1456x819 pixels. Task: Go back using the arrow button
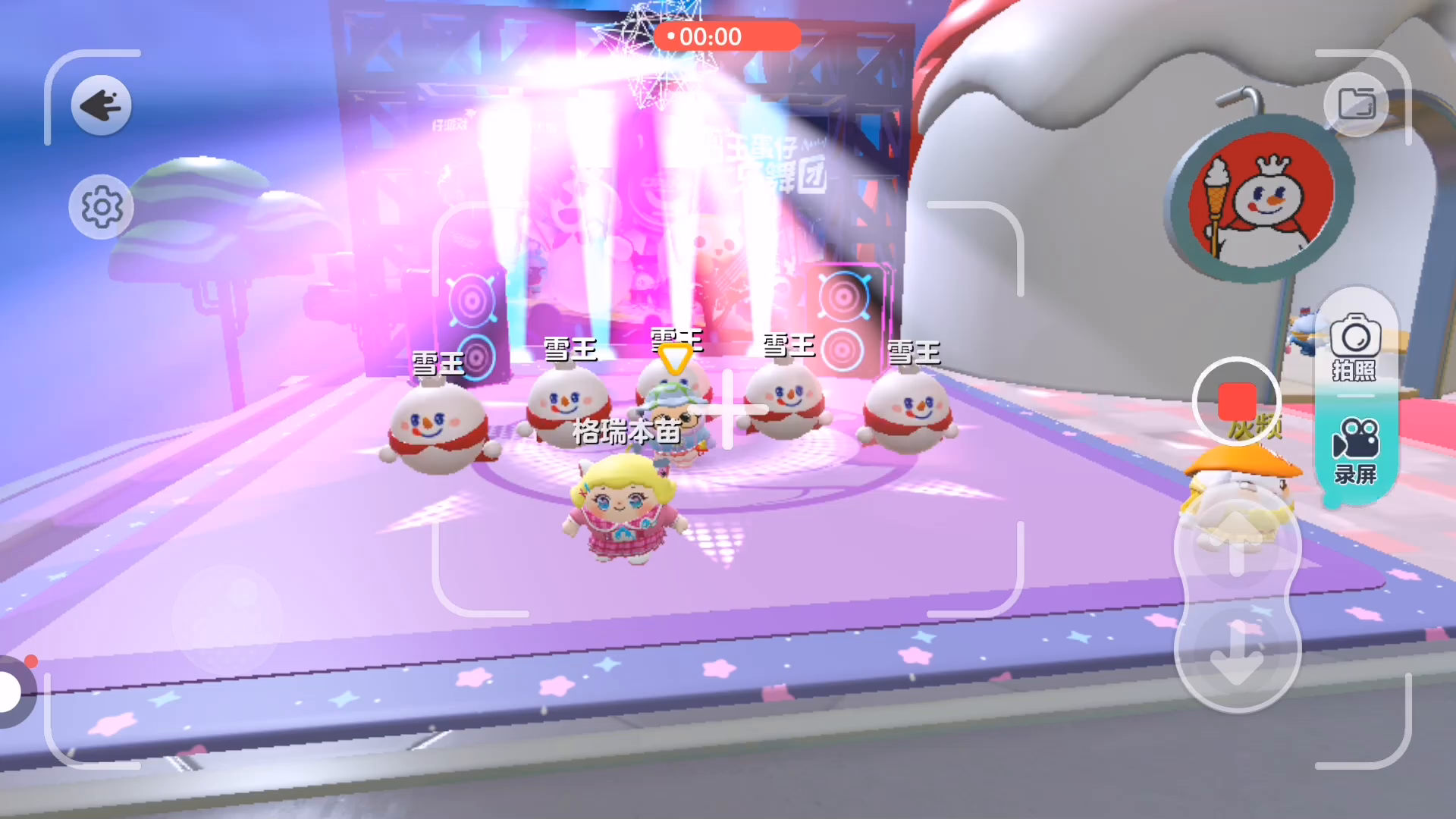point(102,105)
